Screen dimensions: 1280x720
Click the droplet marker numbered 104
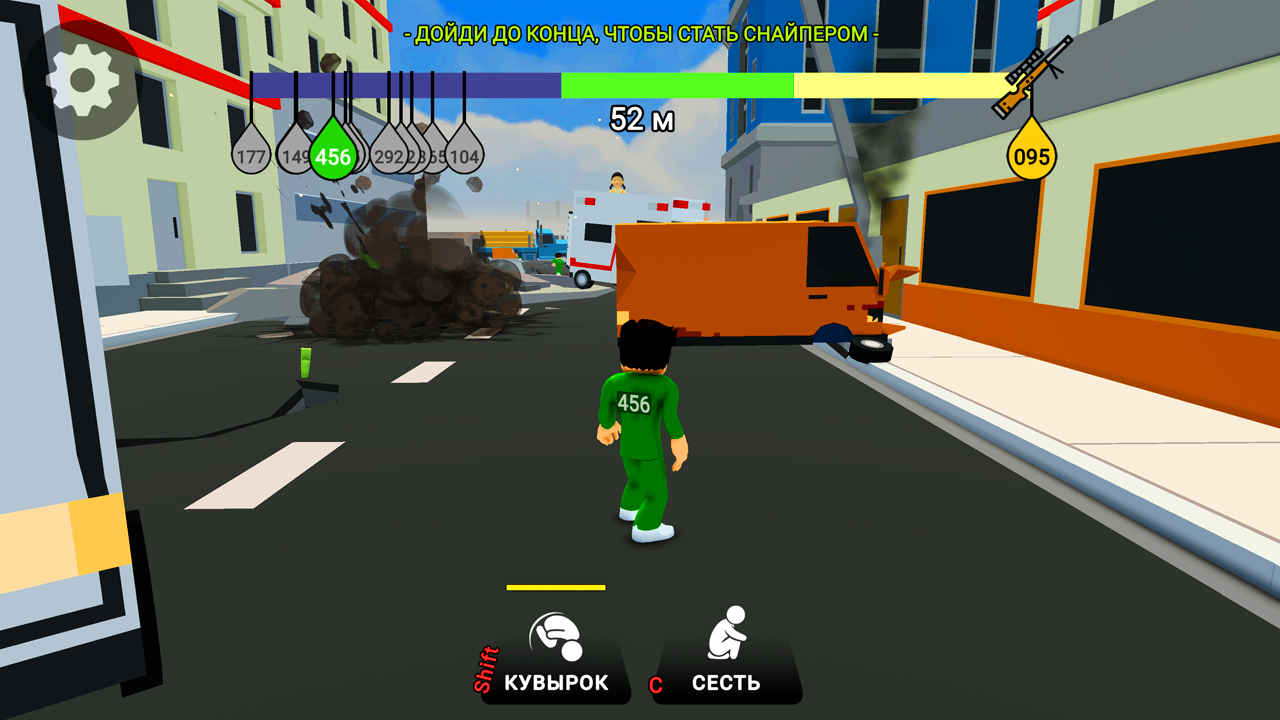pos(463,156)
